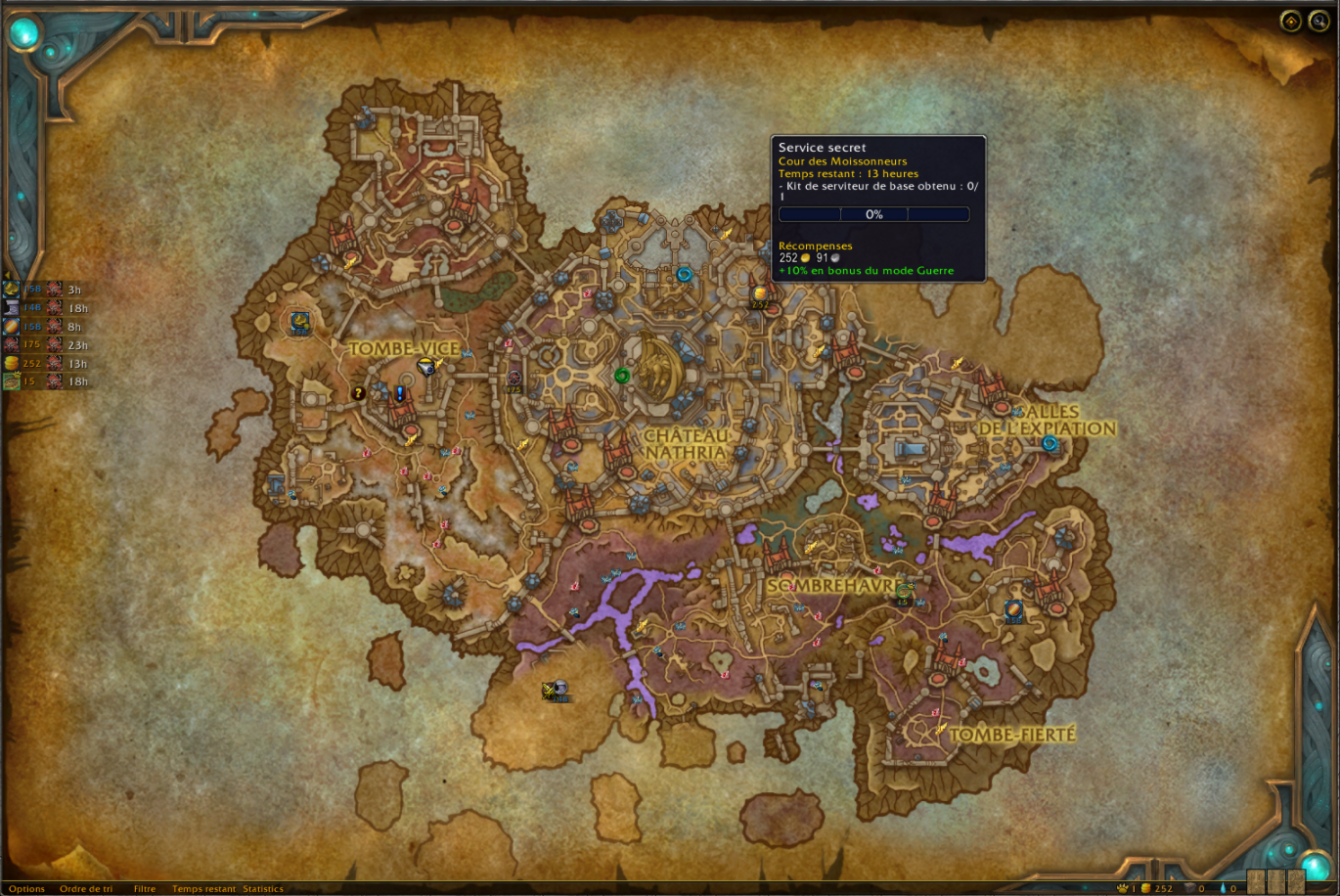Select the Temps restant sort option
This screenshot has width=1340, height=896.
point(203,888)
